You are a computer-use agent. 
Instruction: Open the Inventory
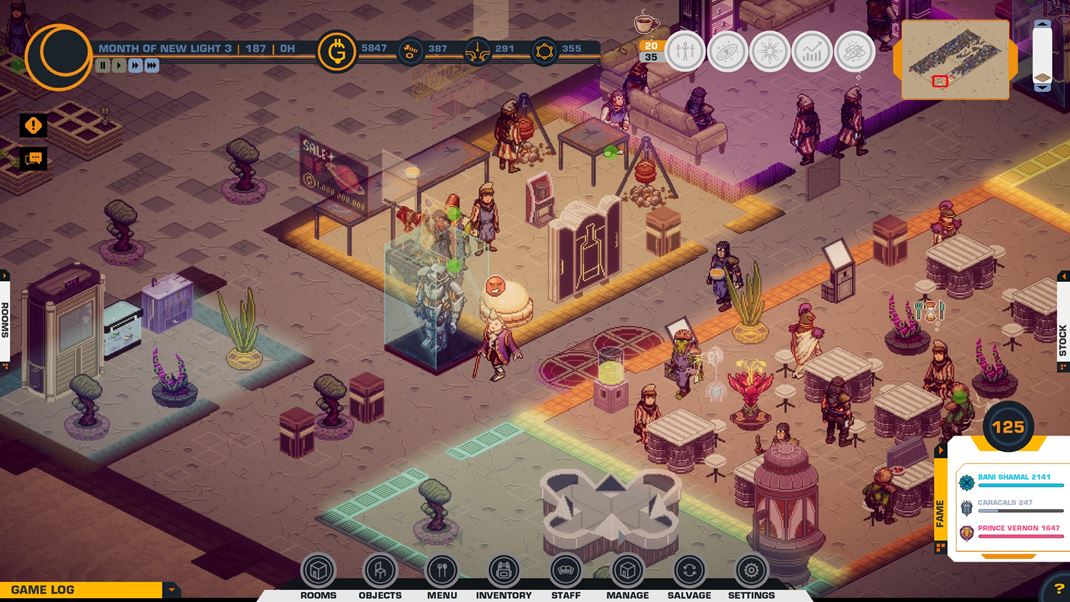[x=504, y=572]
